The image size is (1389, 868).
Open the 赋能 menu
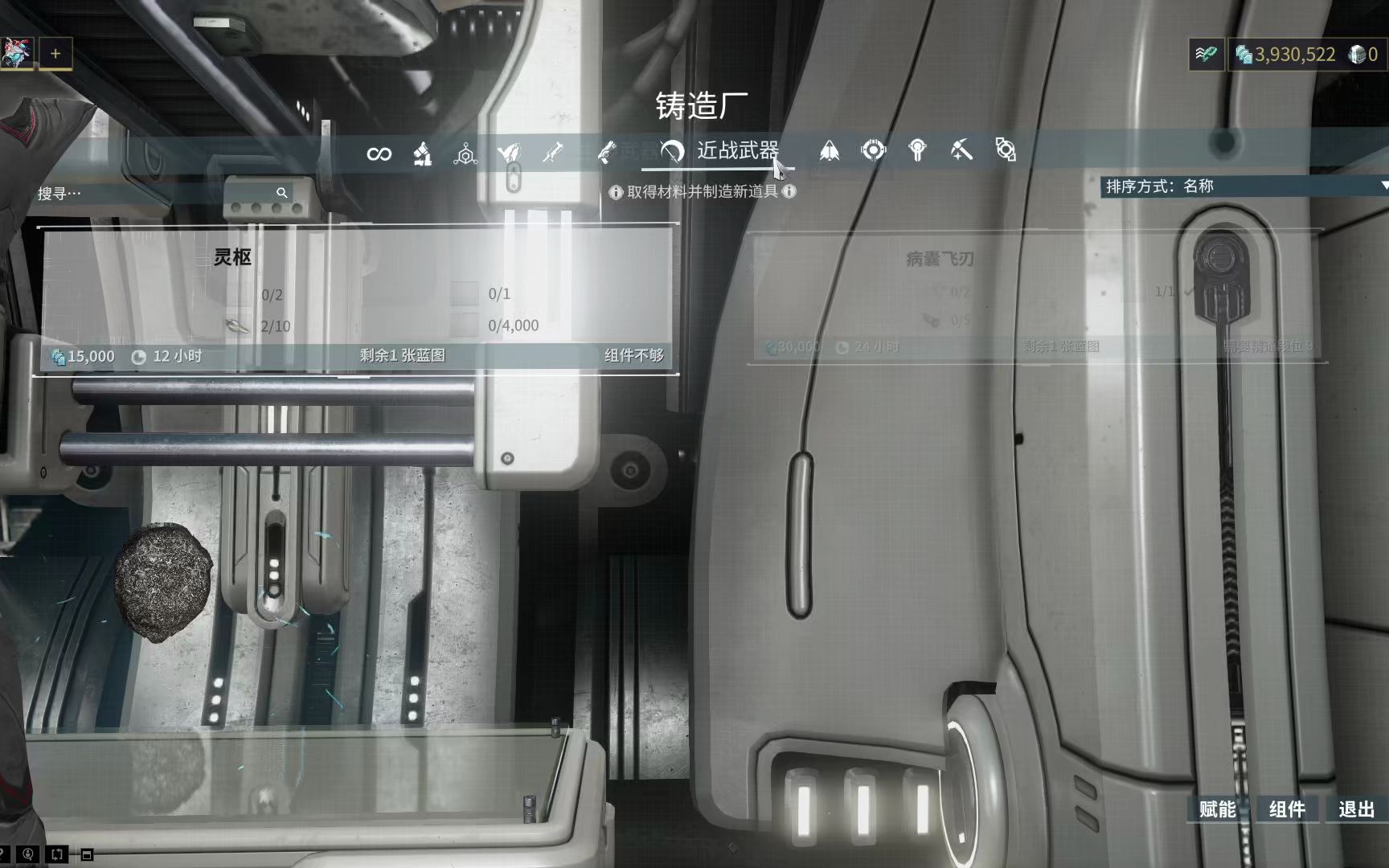pos(1217,809)
